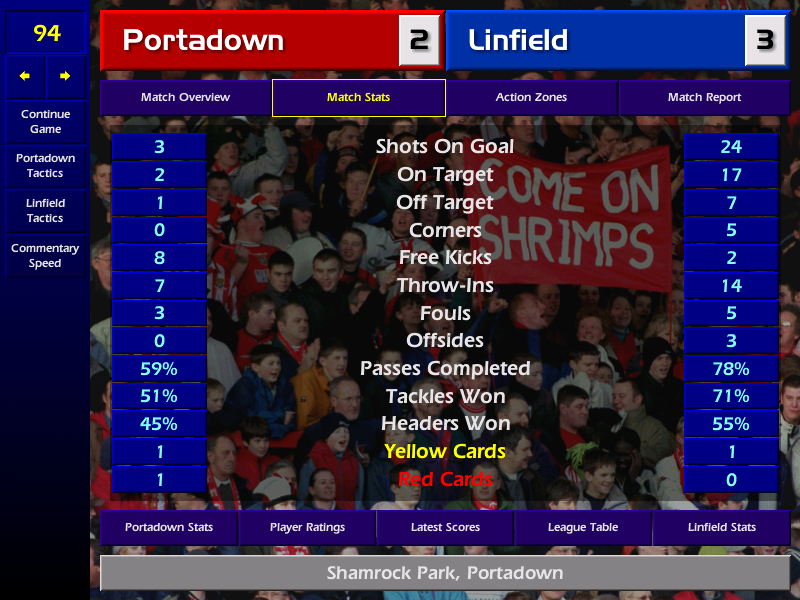Viewport: 800px width, 600px height.
Task: Select the Match Stats tab
Action: 358,98
